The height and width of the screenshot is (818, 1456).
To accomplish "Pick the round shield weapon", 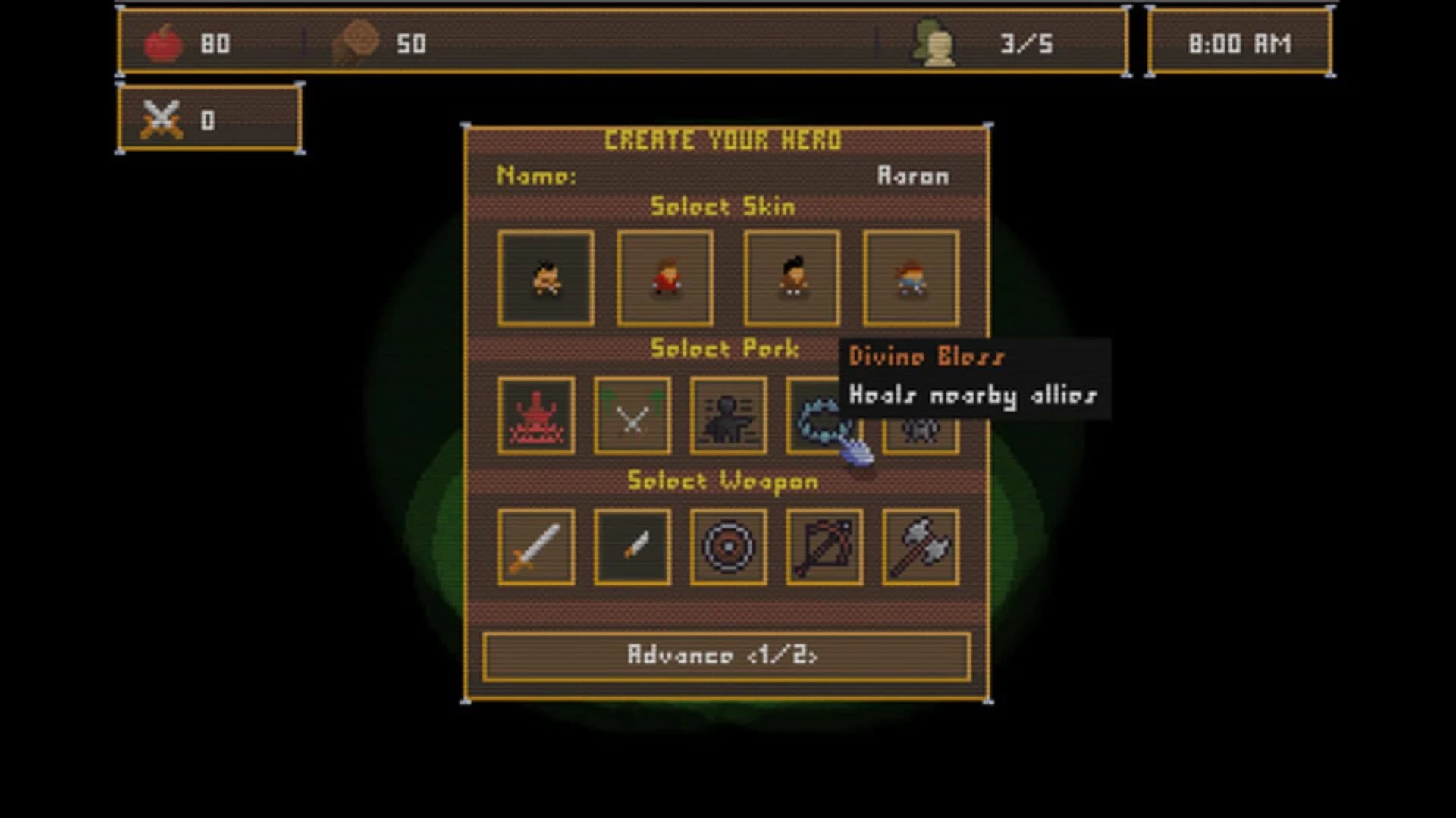I will coord(728,548).
